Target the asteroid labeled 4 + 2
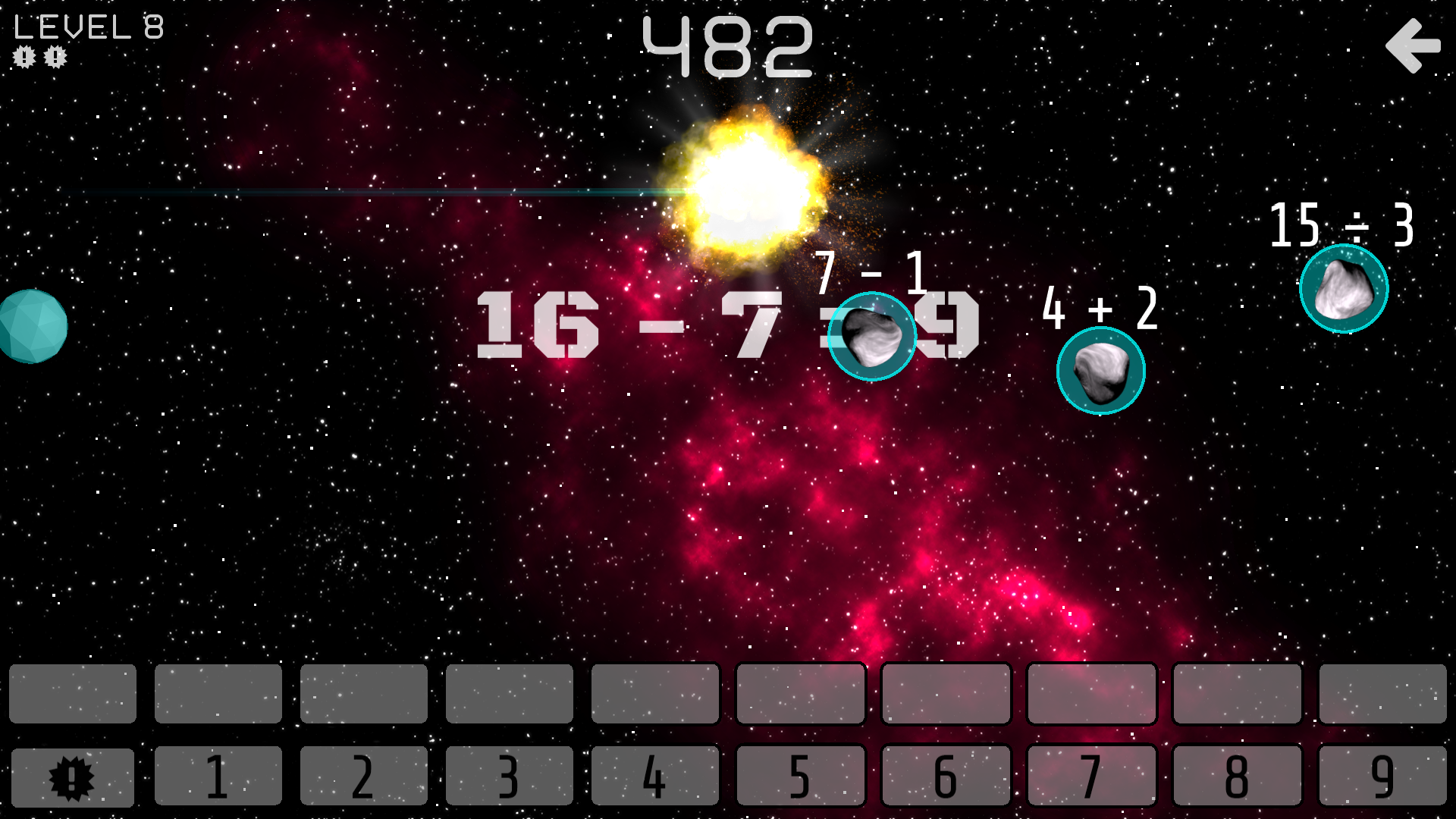Viewport: 1456px width, 819px height. click(1101, 370)
